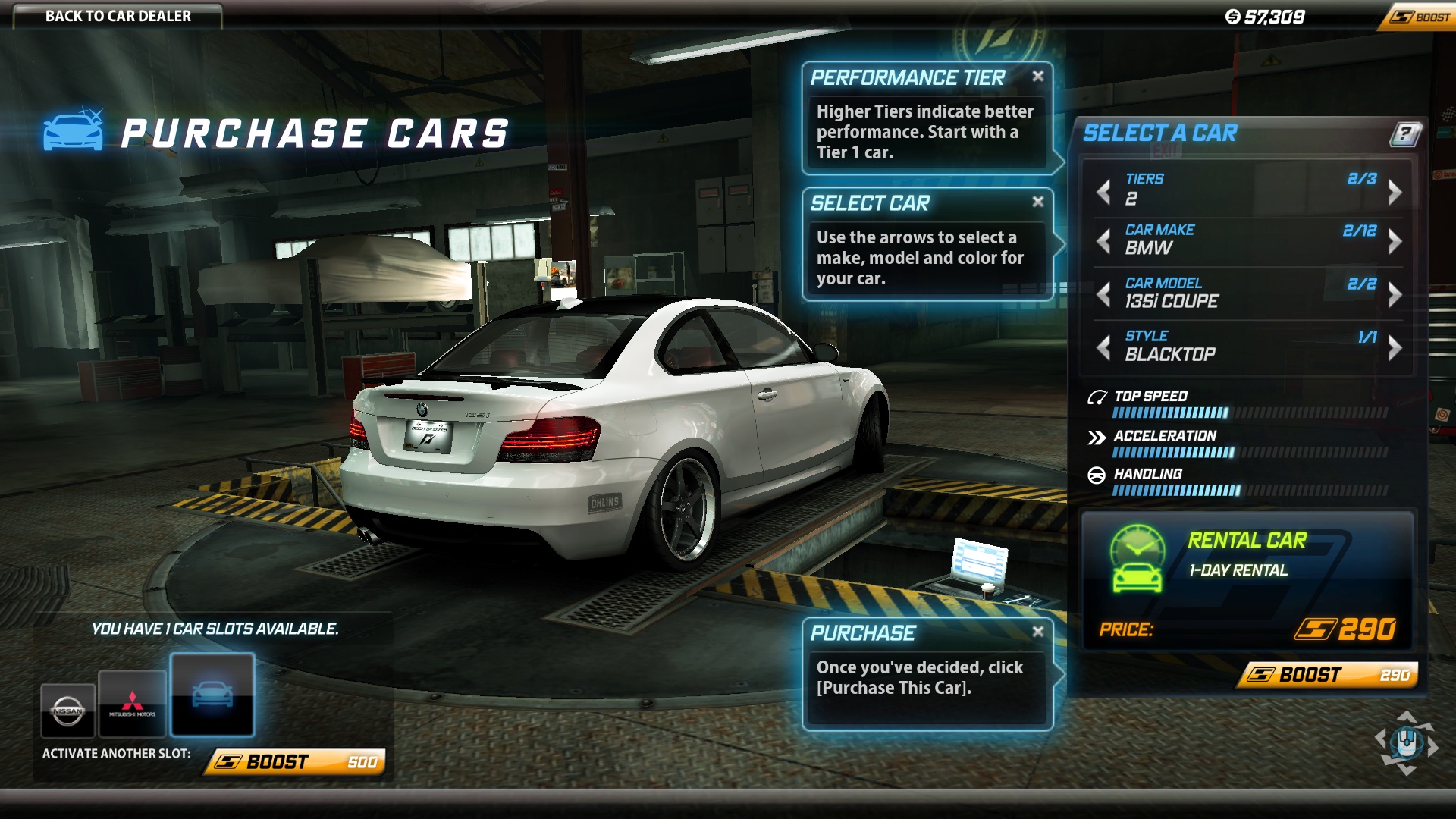The width and height of the screenshot is (1456, 819).
Task: Open the Select a Car help button
Action: click(x=1405, y=134)
